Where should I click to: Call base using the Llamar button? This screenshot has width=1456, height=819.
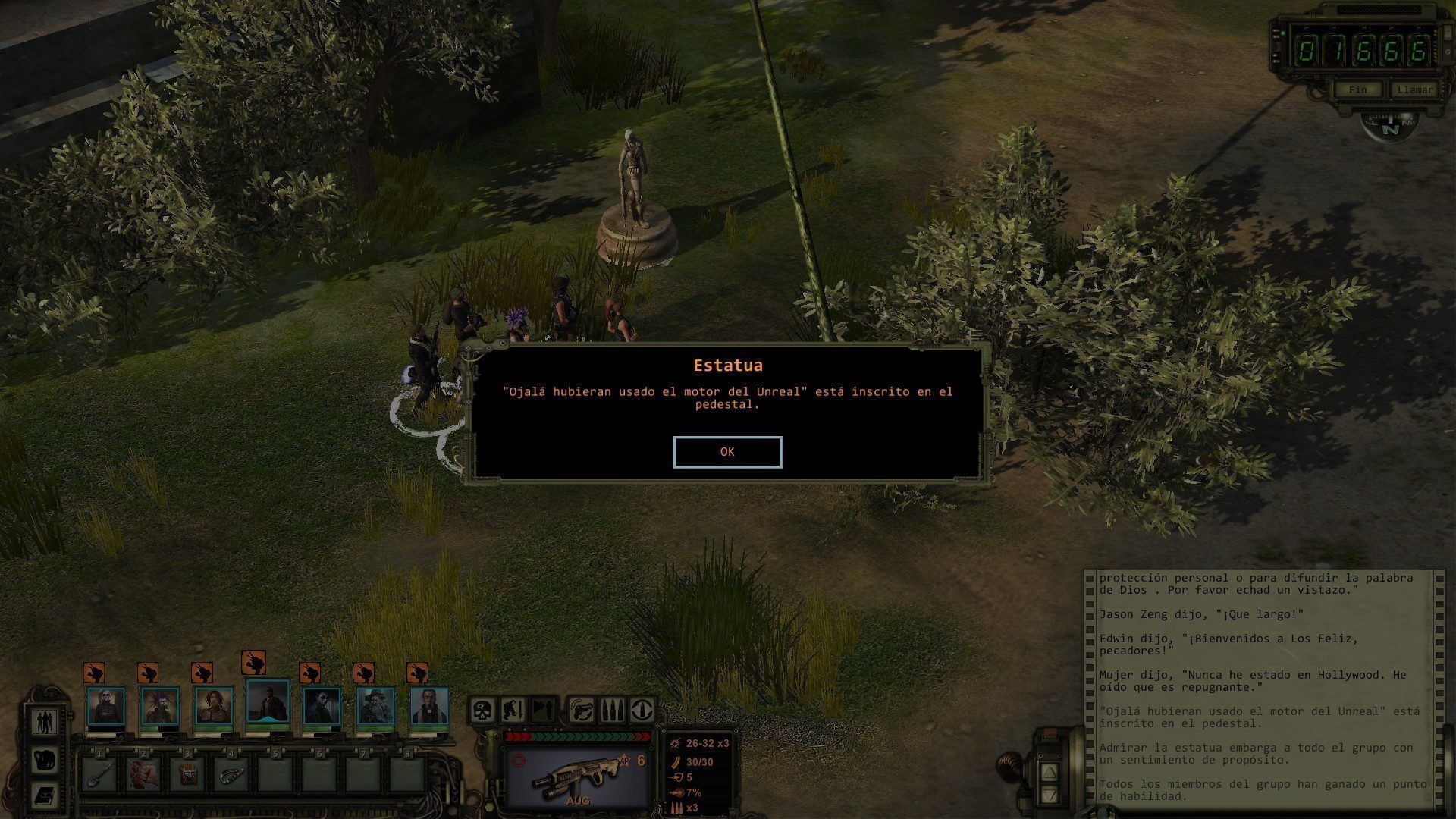[1414, 89]
